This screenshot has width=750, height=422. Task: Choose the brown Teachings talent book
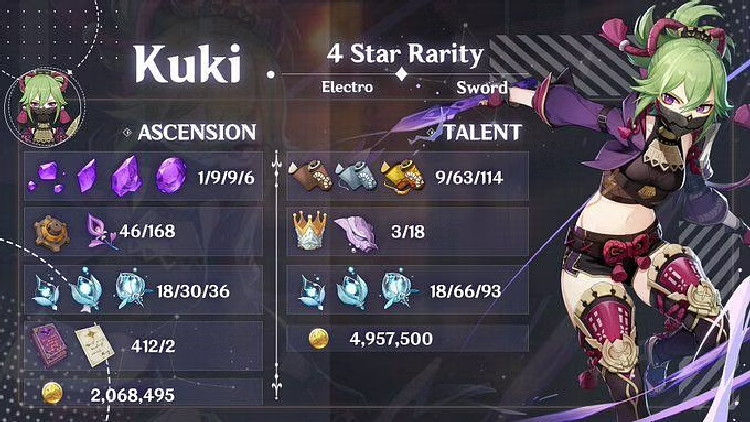point(307,176)
